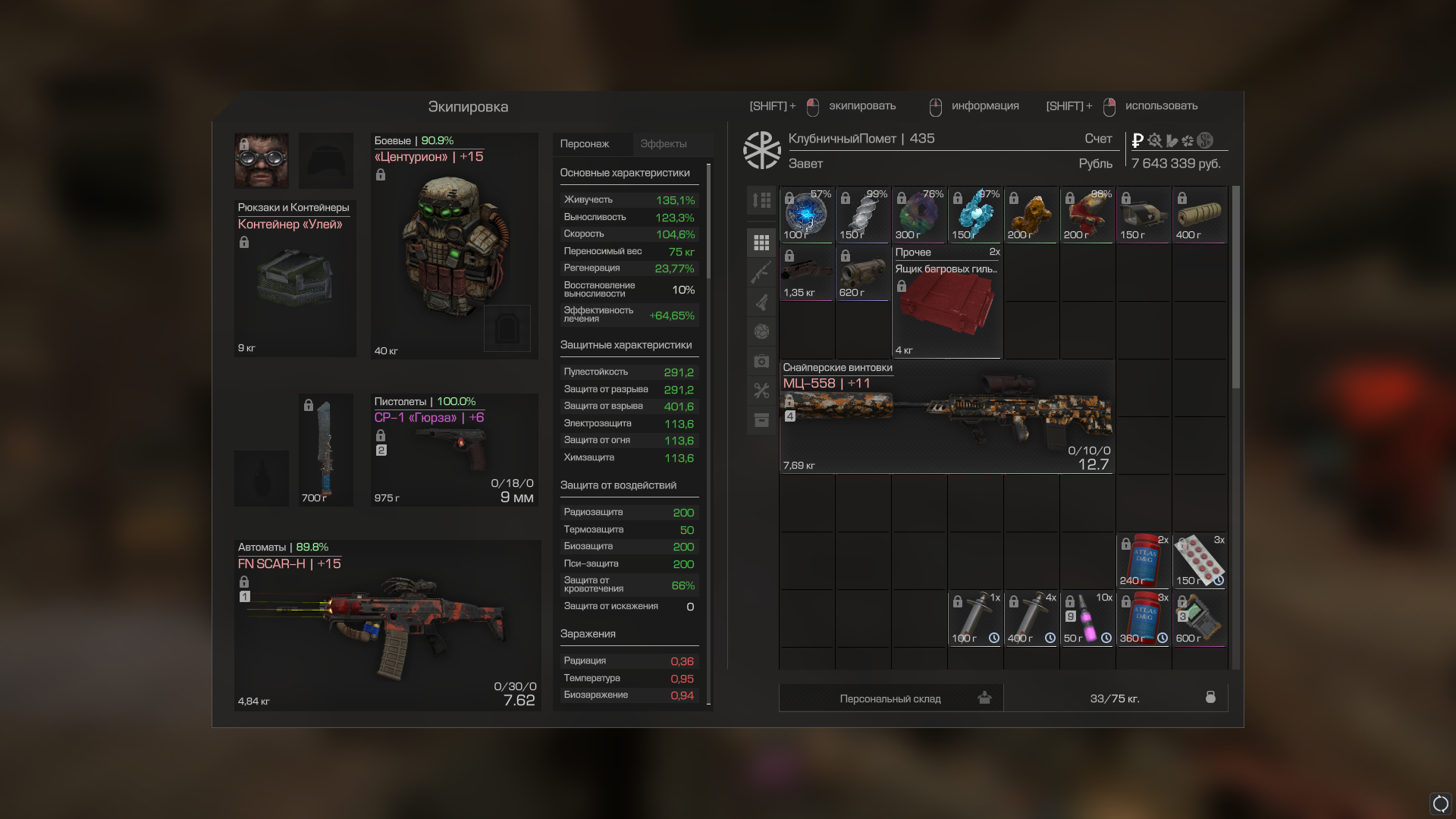Choose the cyan crystal artifact at 97%

tap(974, 215)
